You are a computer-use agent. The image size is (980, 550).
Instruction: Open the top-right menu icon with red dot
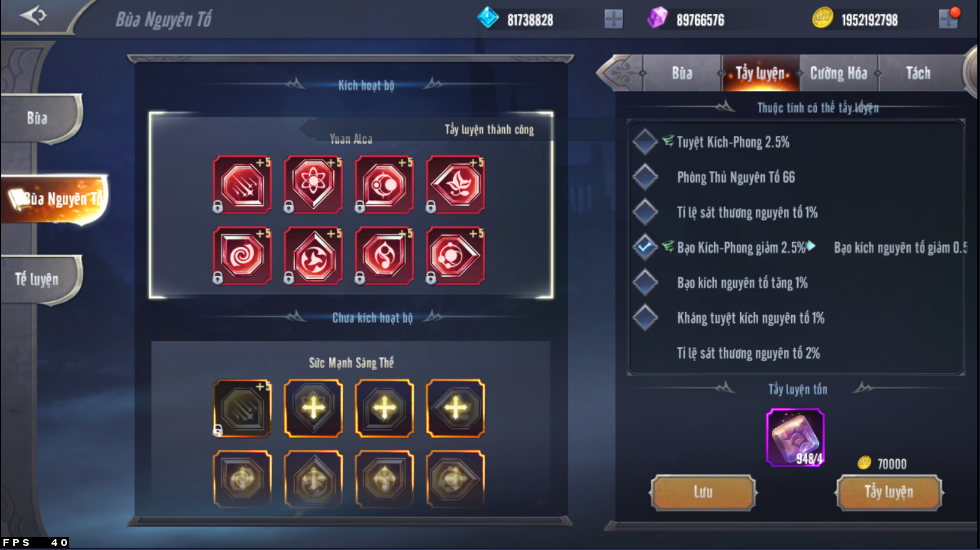[948, 18]
